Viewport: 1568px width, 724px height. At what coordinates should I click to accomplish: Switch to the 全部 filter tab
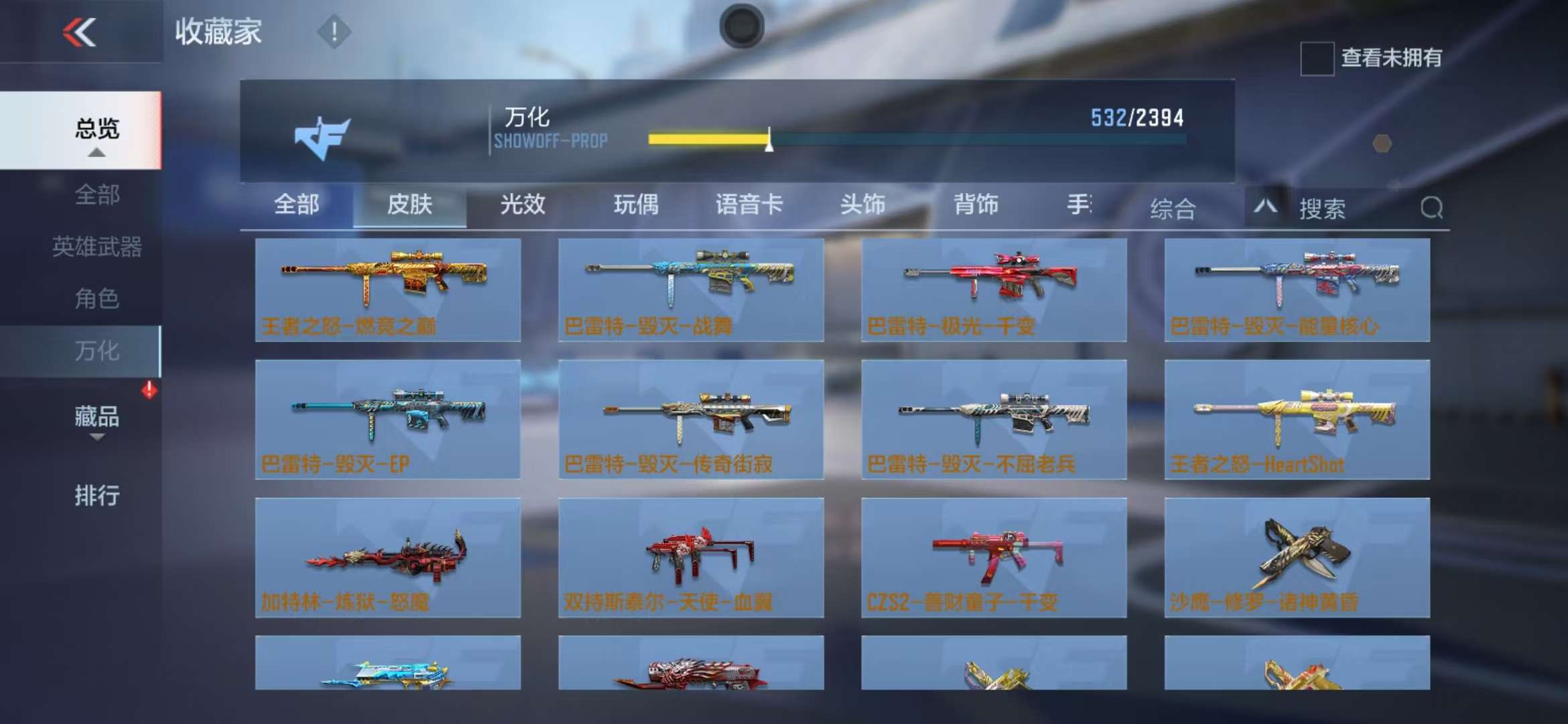297,204
